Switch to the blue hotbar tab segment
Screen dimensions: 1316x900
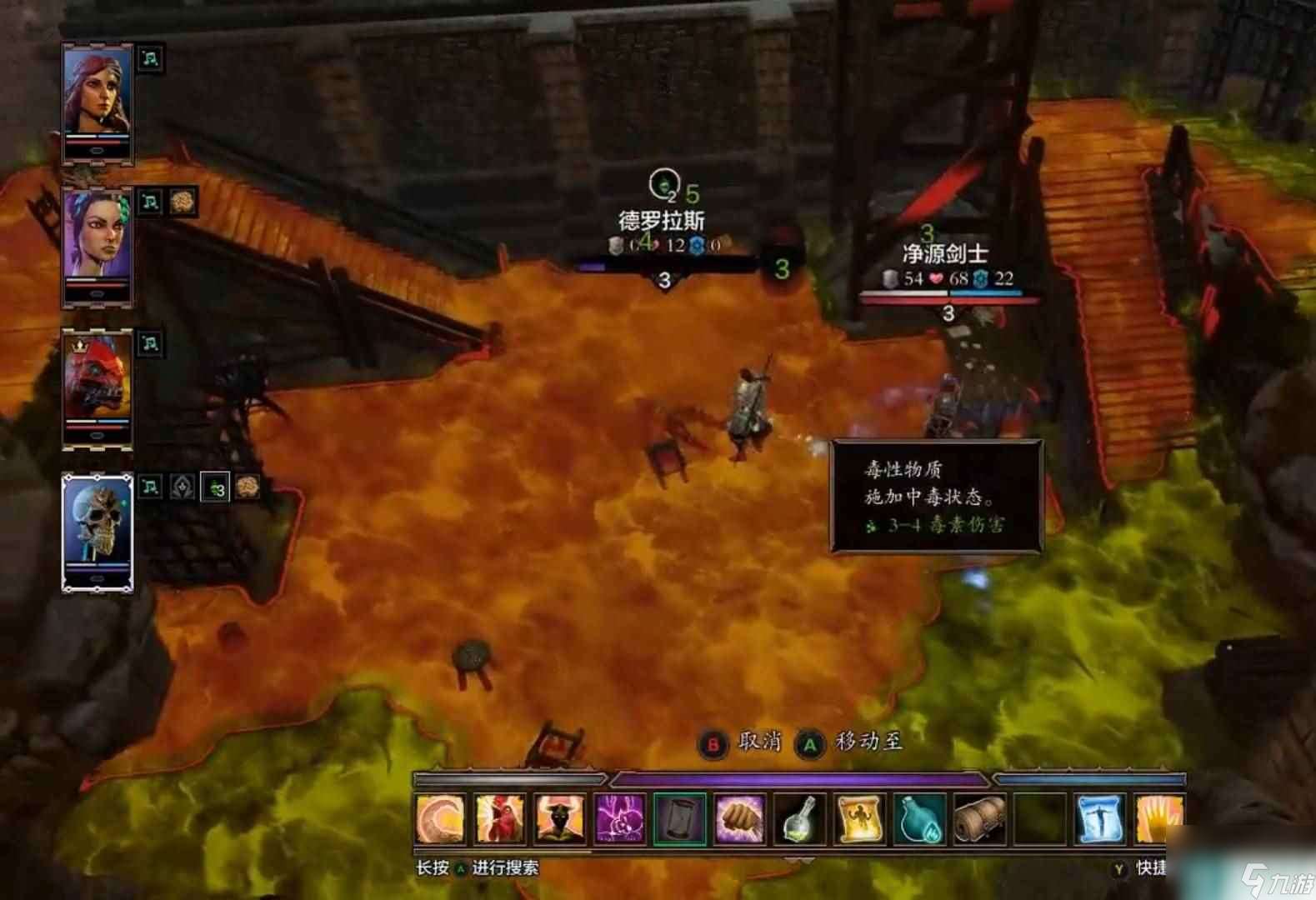coord(1092,777)
